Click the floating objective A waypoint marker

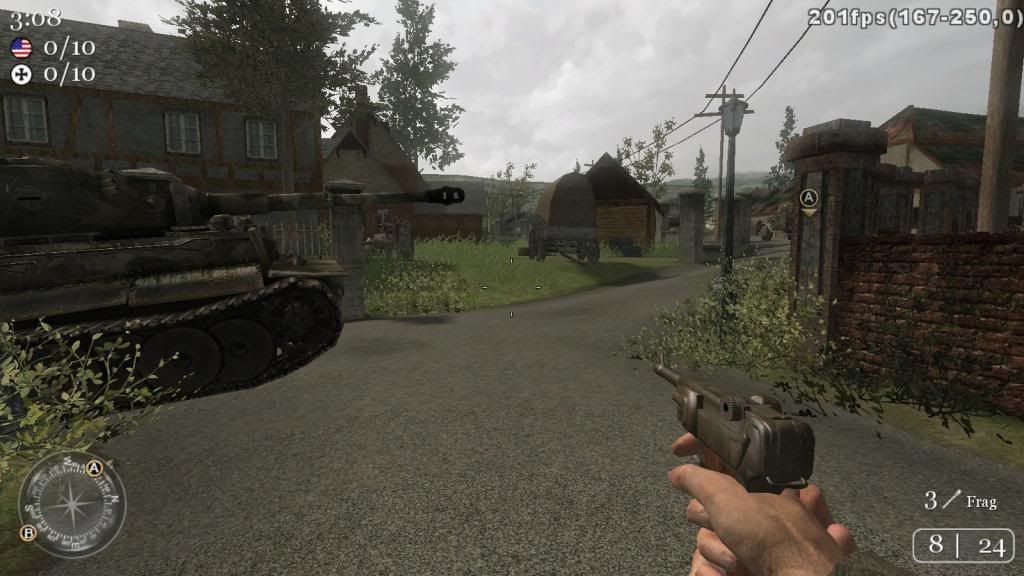pos(809,198)
